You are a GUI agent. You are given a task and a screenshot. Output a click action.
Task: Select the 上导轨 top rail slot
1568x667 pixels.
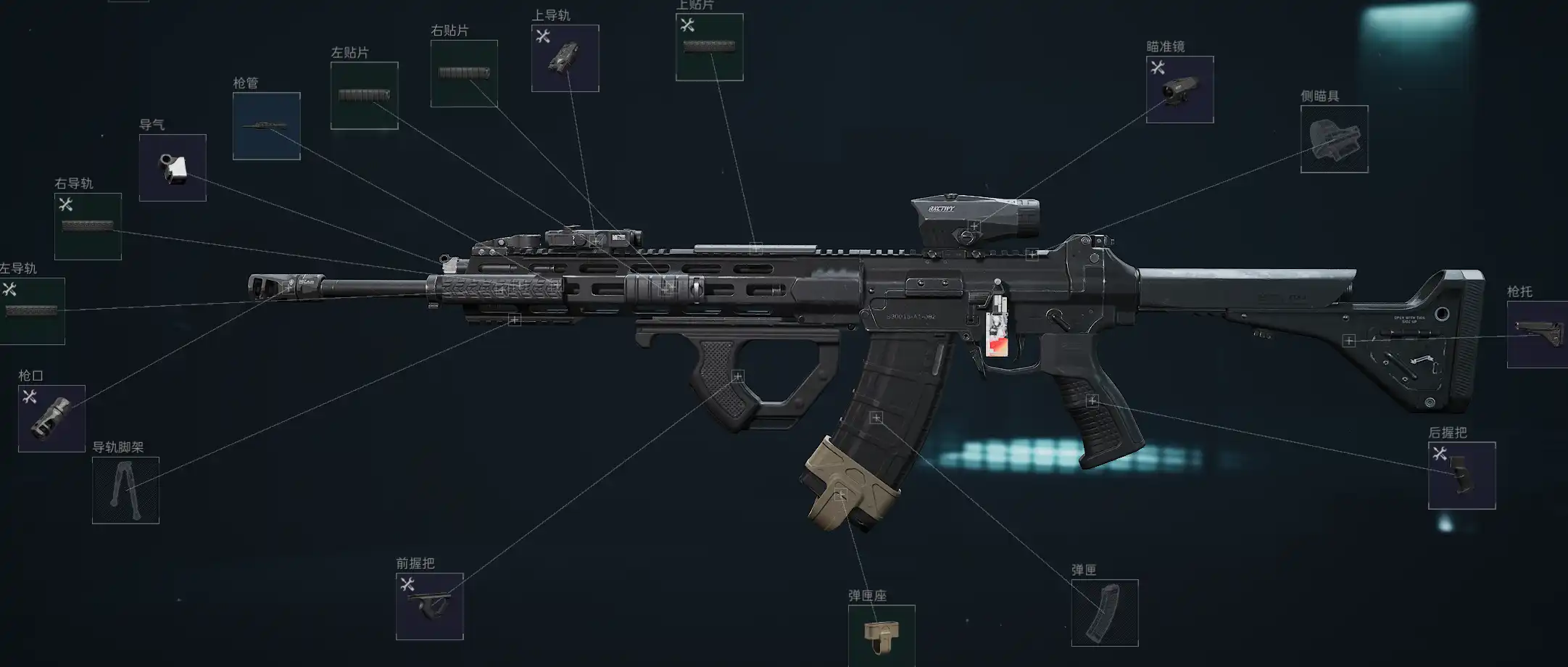point(565,58)
